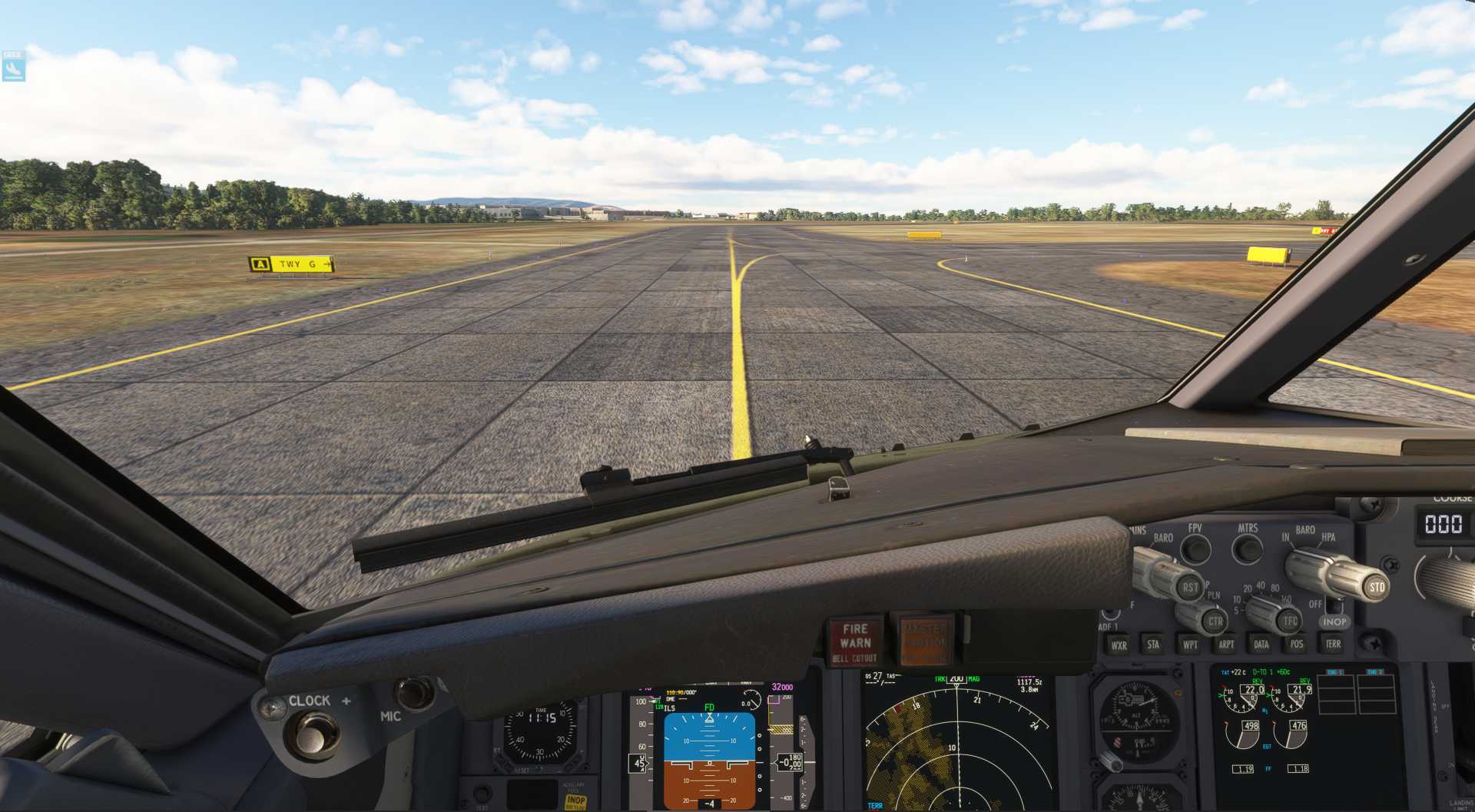This screenshot has width=1475, height=812.
Task: Toggle the WXR weather radar button
Action: point(1119,645)
